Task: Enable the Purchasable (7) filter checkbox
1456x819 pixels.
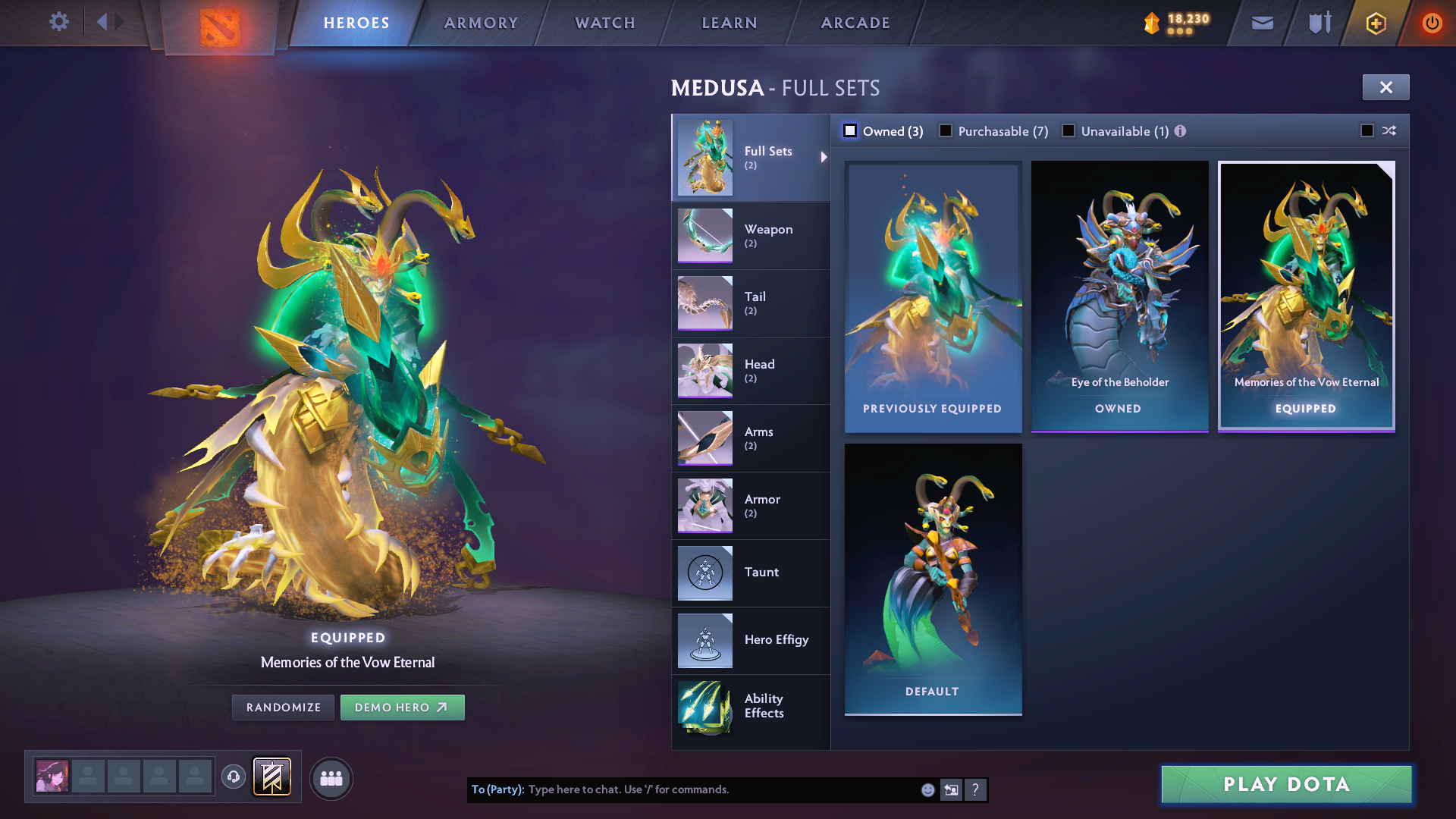Action: [x=946, y=130]
